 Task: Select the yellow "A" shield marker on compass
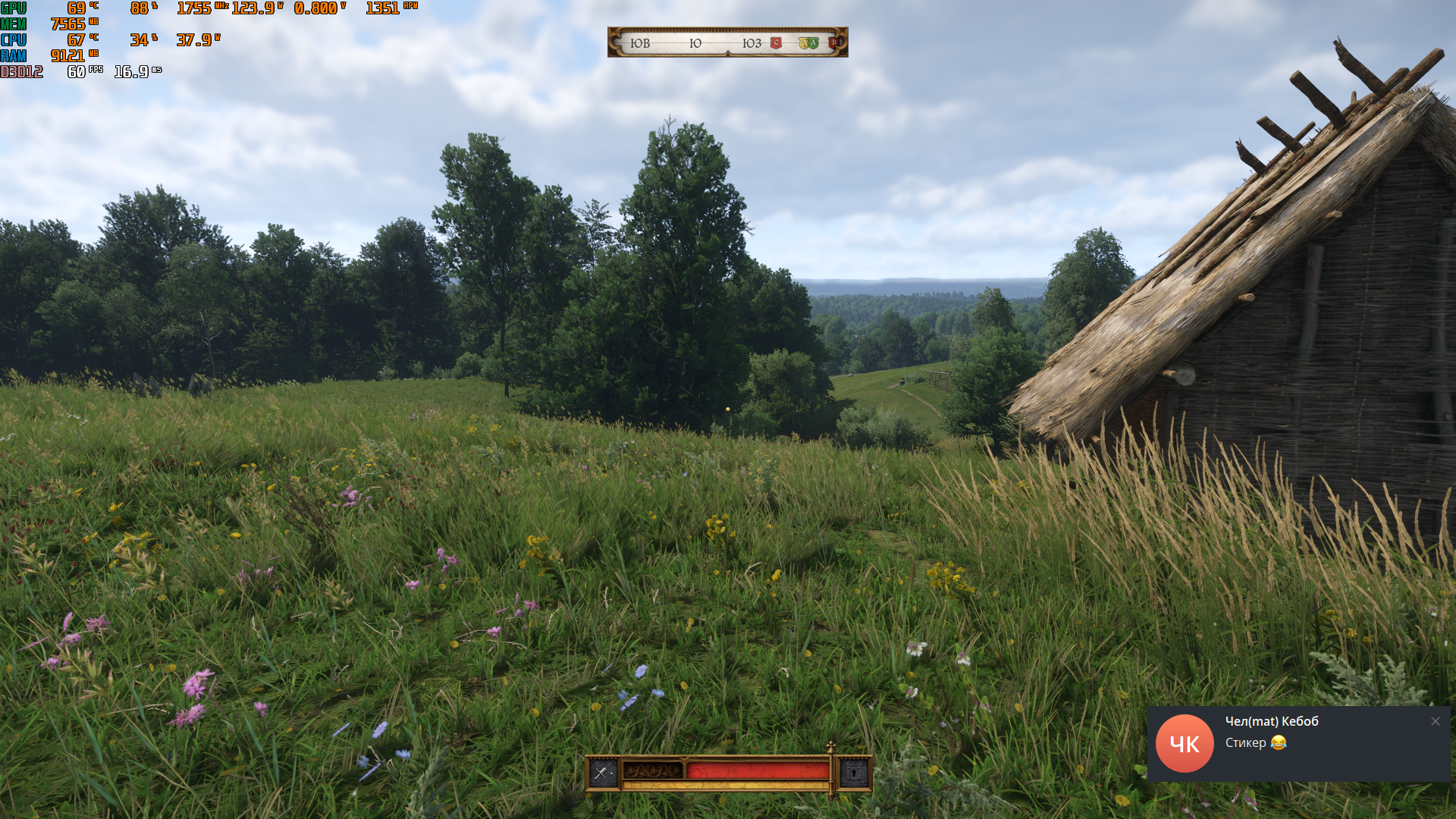(804, 43)
